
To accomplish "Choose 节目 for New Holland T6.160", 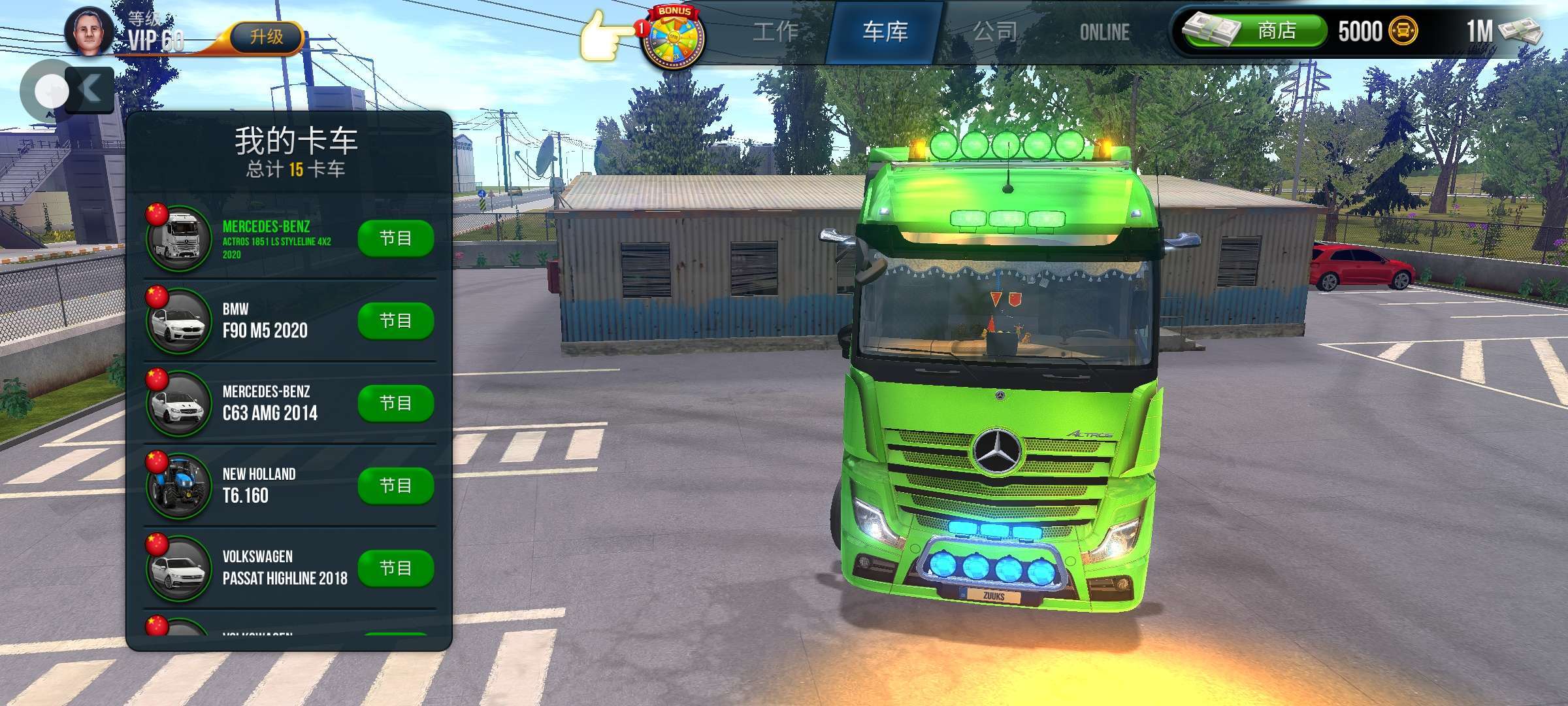I will point(395,485).
